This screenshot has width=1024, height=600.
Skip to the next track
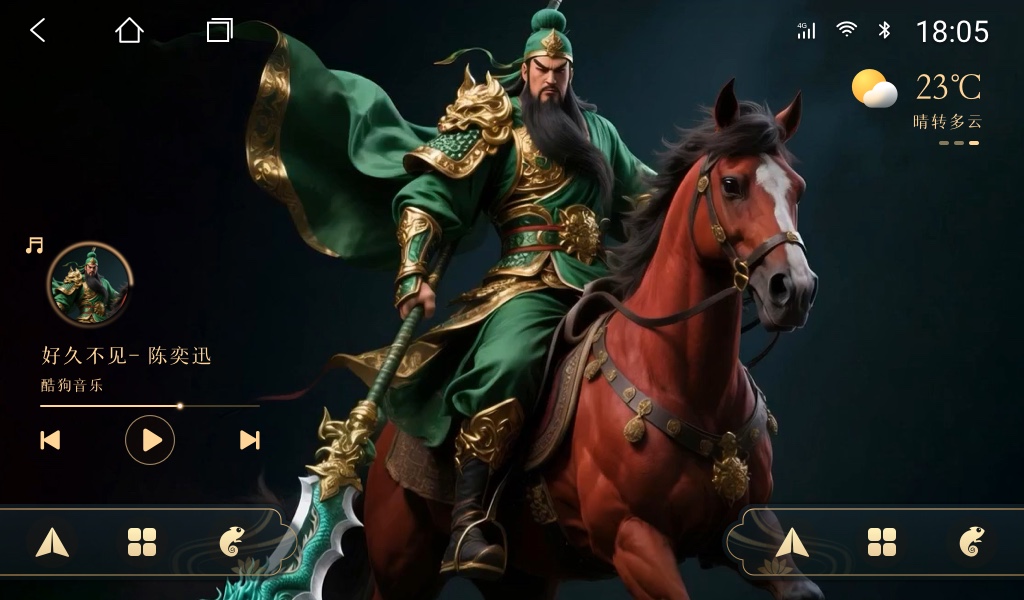[250, 440]
